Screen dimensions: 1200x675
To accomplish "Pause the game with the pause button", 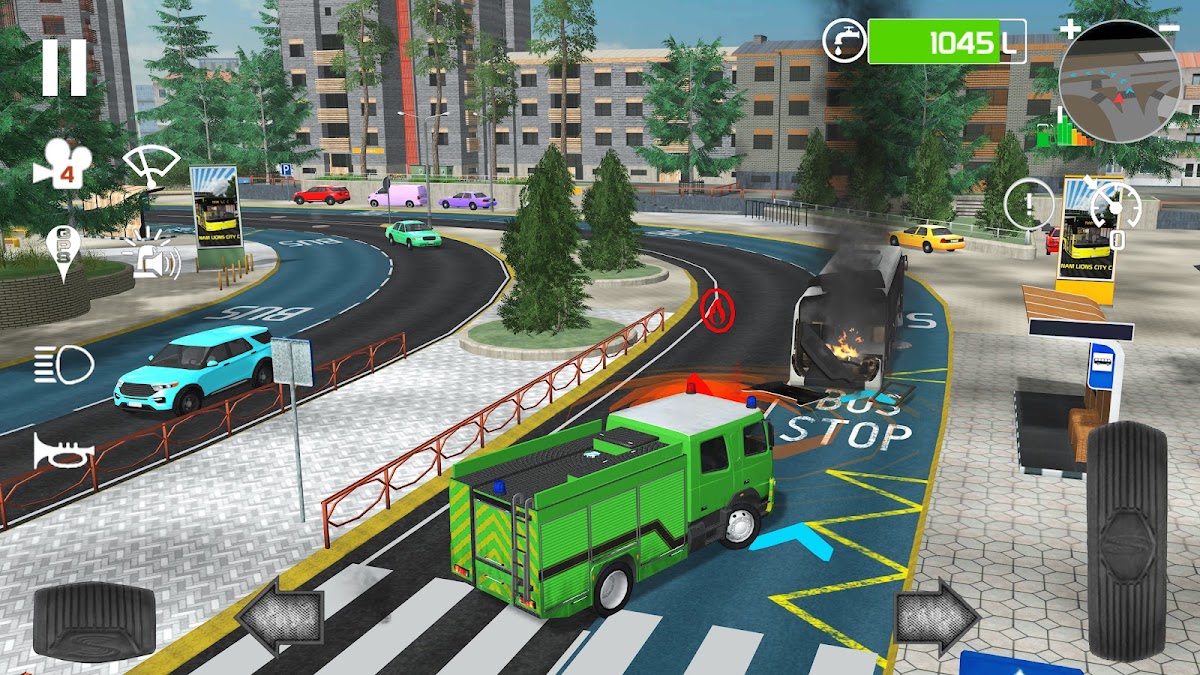I will (x=64, y=67).
